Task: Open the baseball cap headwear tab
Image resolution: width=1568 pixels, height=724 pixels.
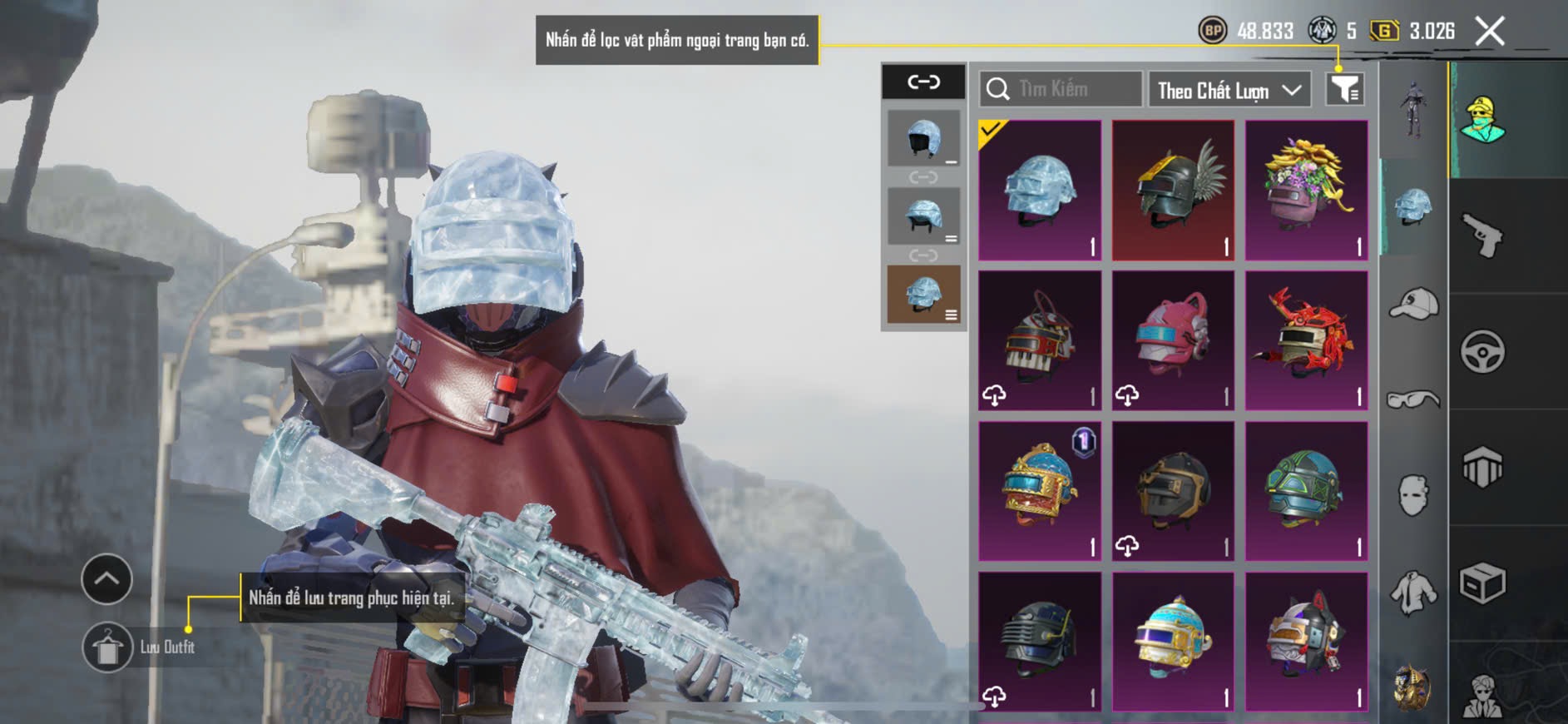Action: point(1413,304)
